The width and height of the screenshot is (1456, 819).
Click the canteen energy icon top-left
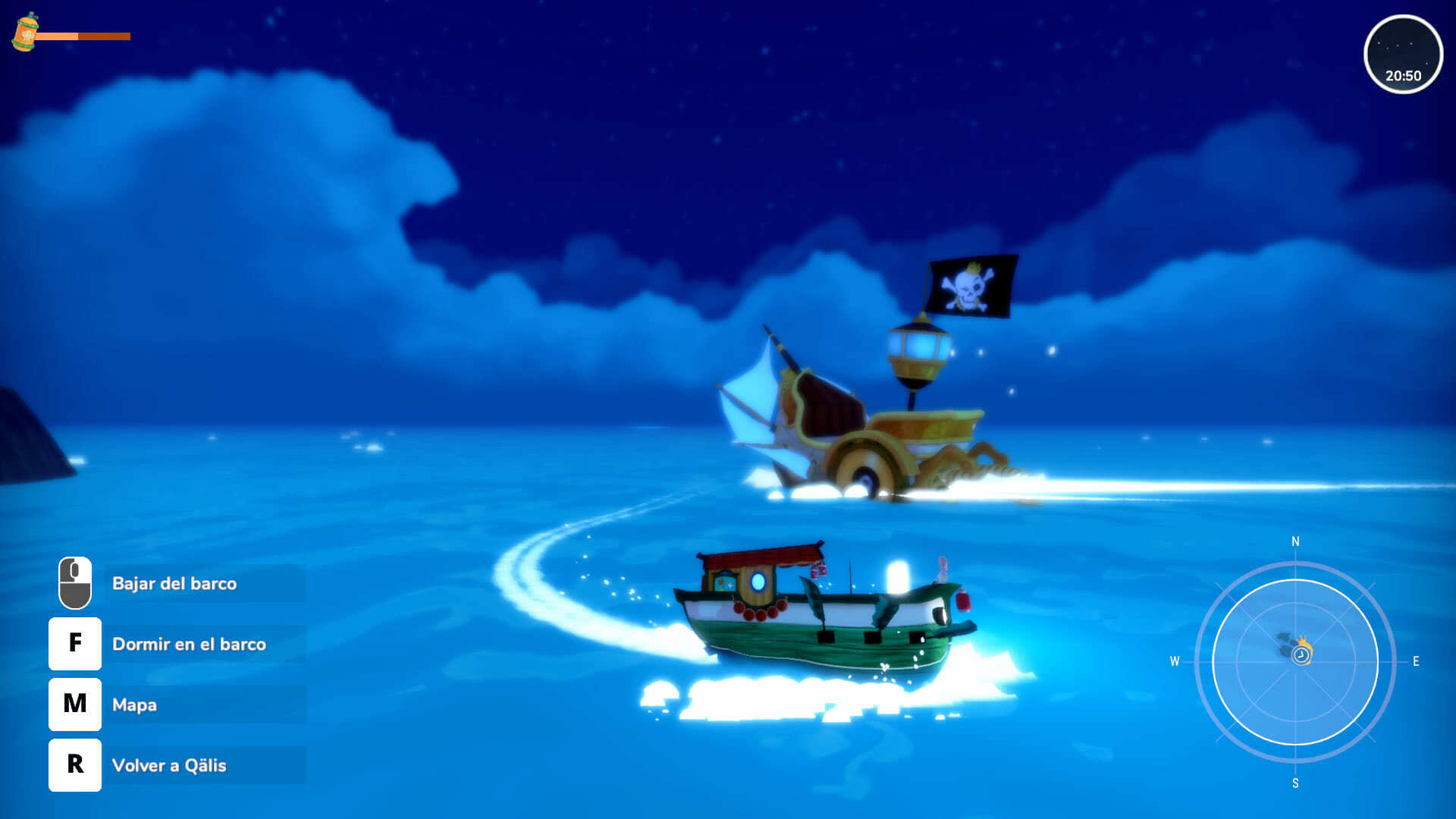click(x=25, y=34)
